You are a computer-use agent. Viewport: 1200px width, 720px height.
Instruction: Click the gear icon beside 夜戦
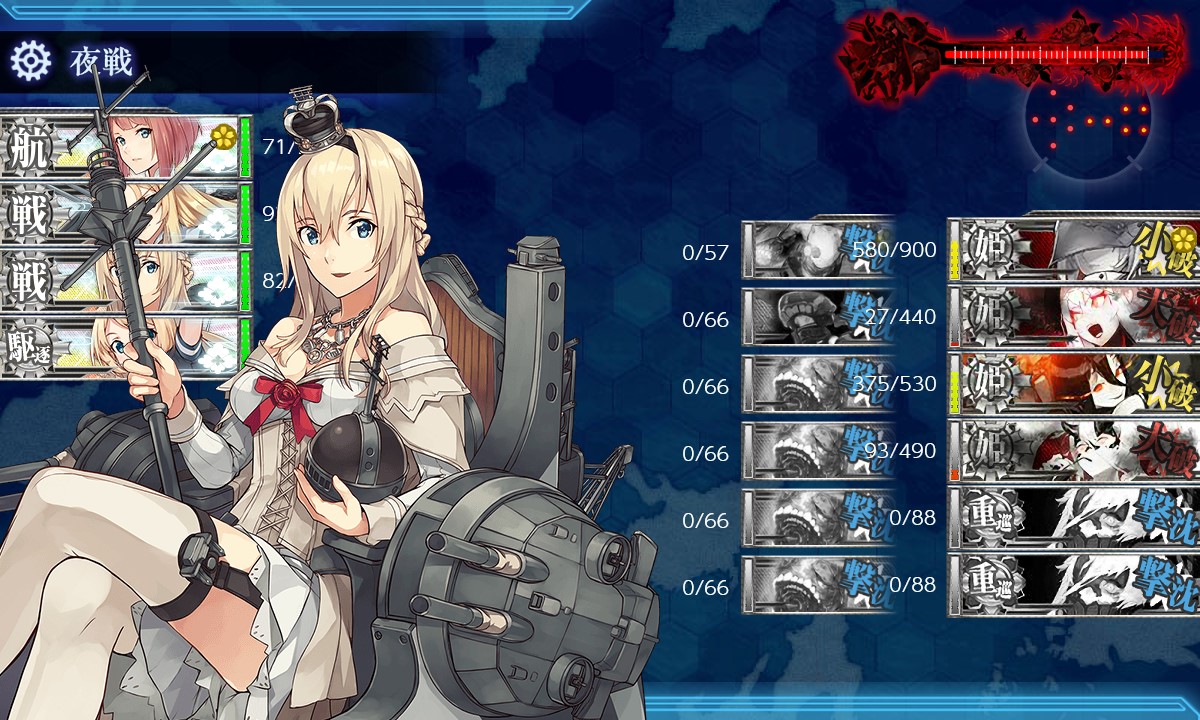click(31, 62)
